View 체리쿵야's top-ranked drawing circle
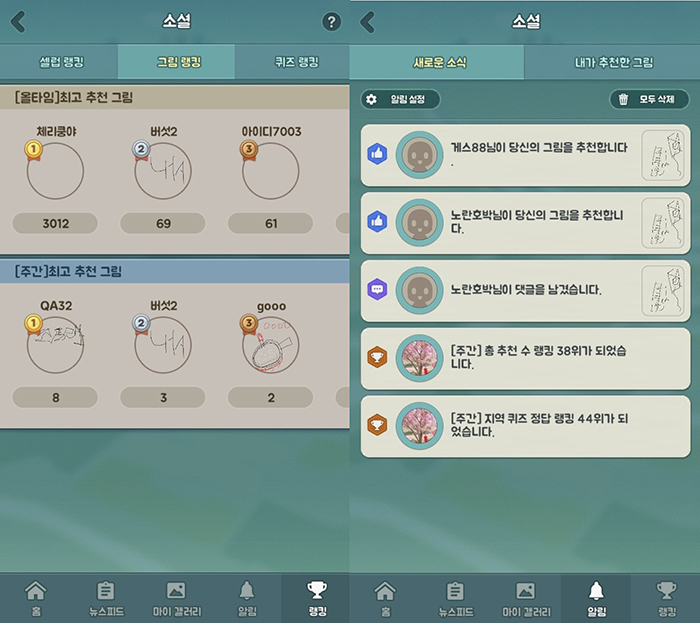Image resolution: width=700 pixels, height=623 pixels. 55,171
